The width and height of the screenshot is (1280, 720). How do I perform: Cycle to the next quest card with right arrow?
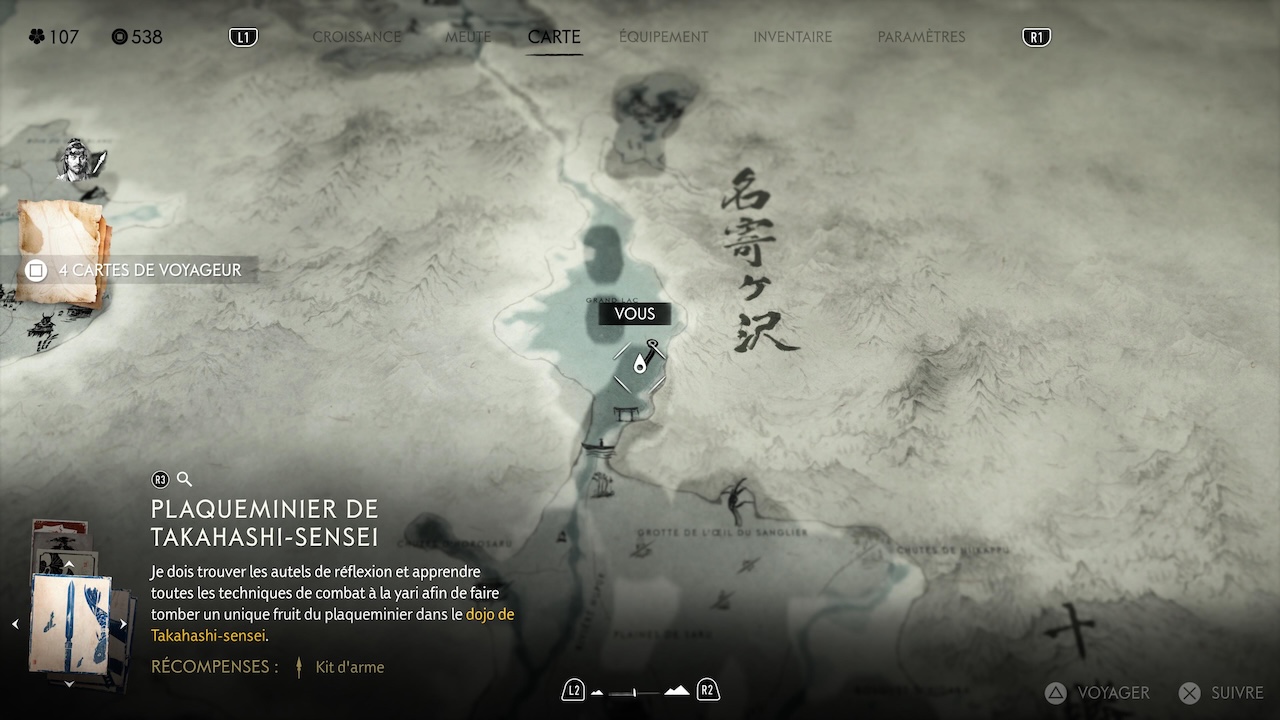[123, 624]
